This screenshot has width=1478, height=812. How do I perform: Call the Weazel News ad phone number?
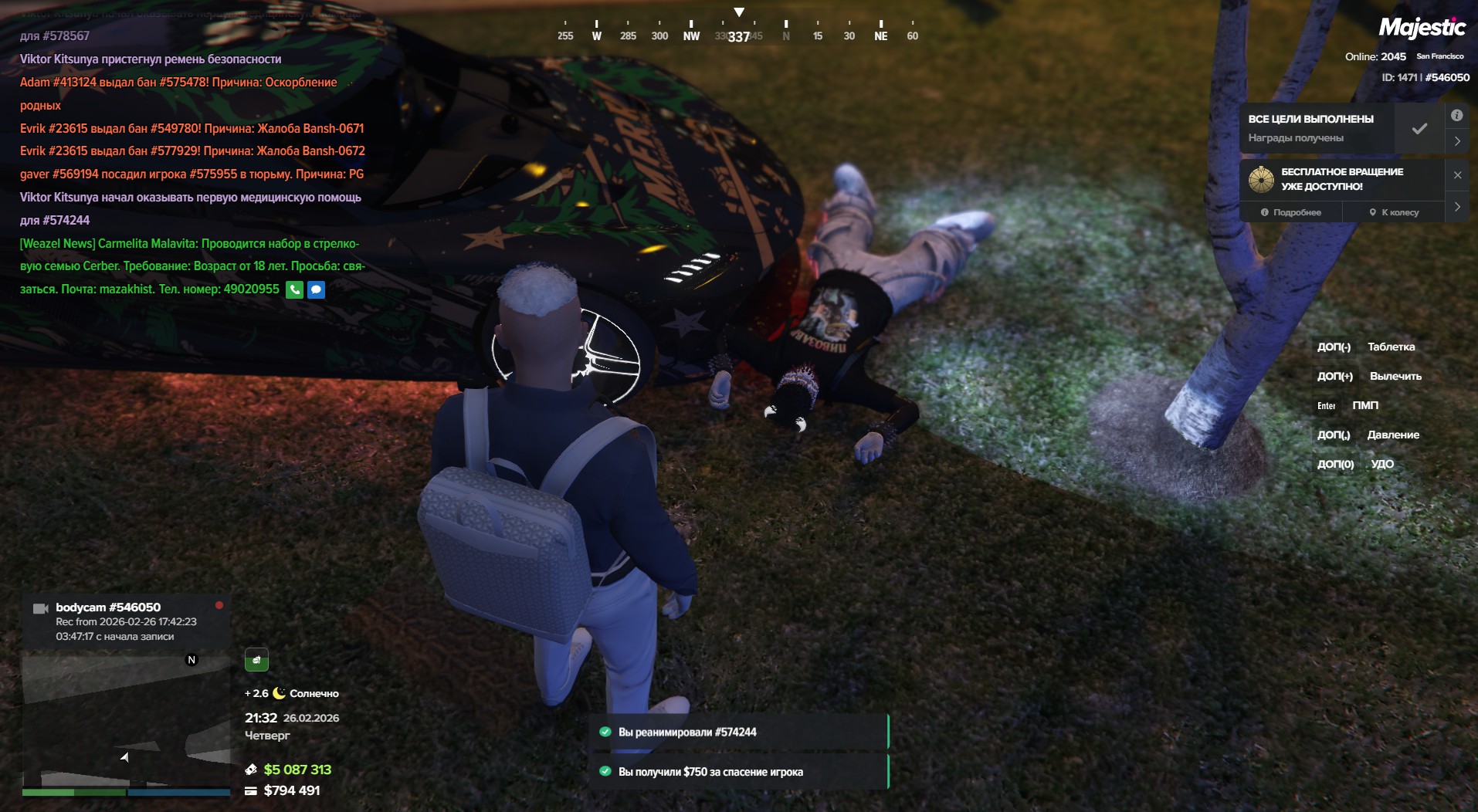pyautogui.click(x=294, y=289)
